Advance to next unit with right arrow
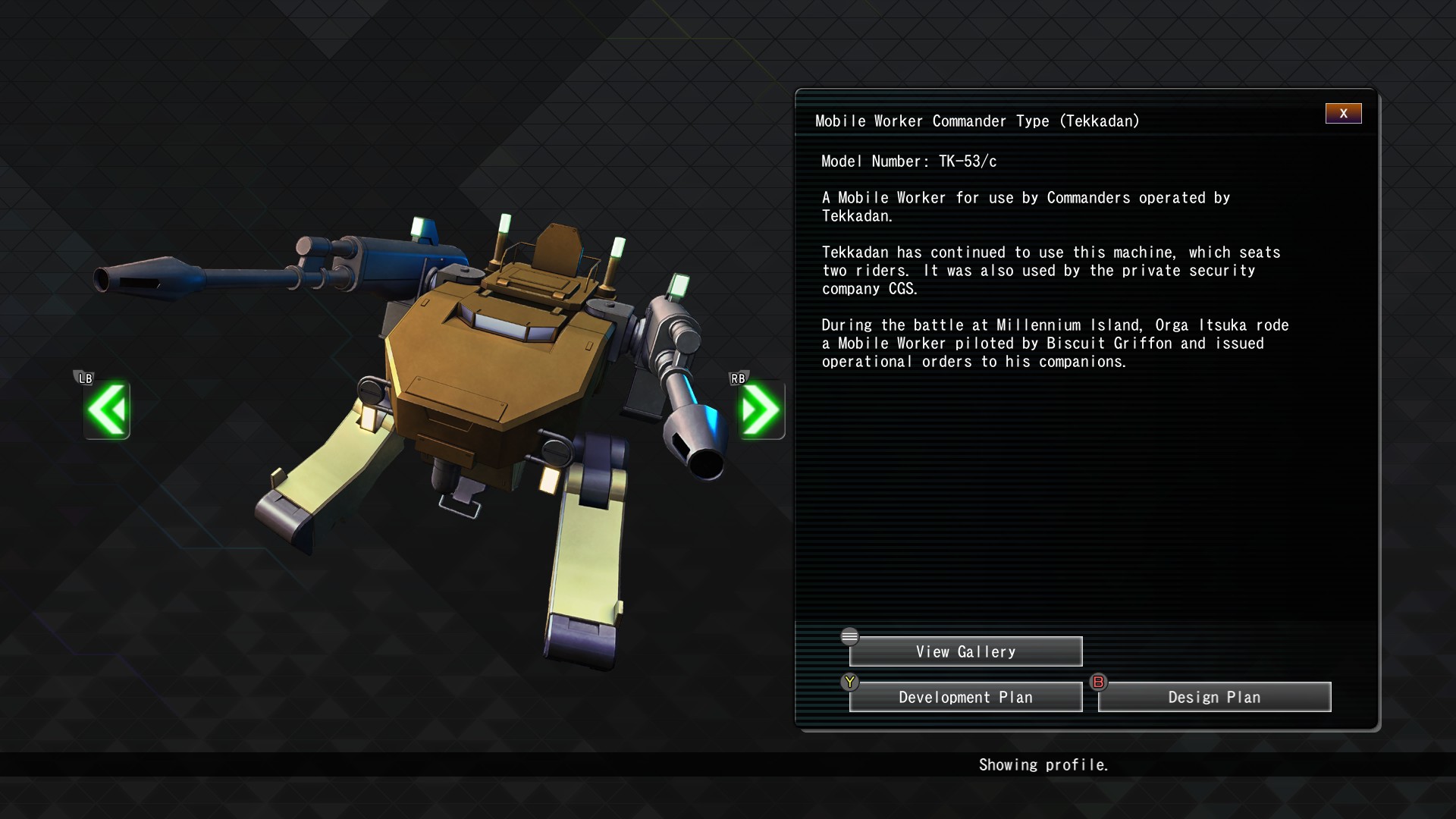 tap(761, 410)
